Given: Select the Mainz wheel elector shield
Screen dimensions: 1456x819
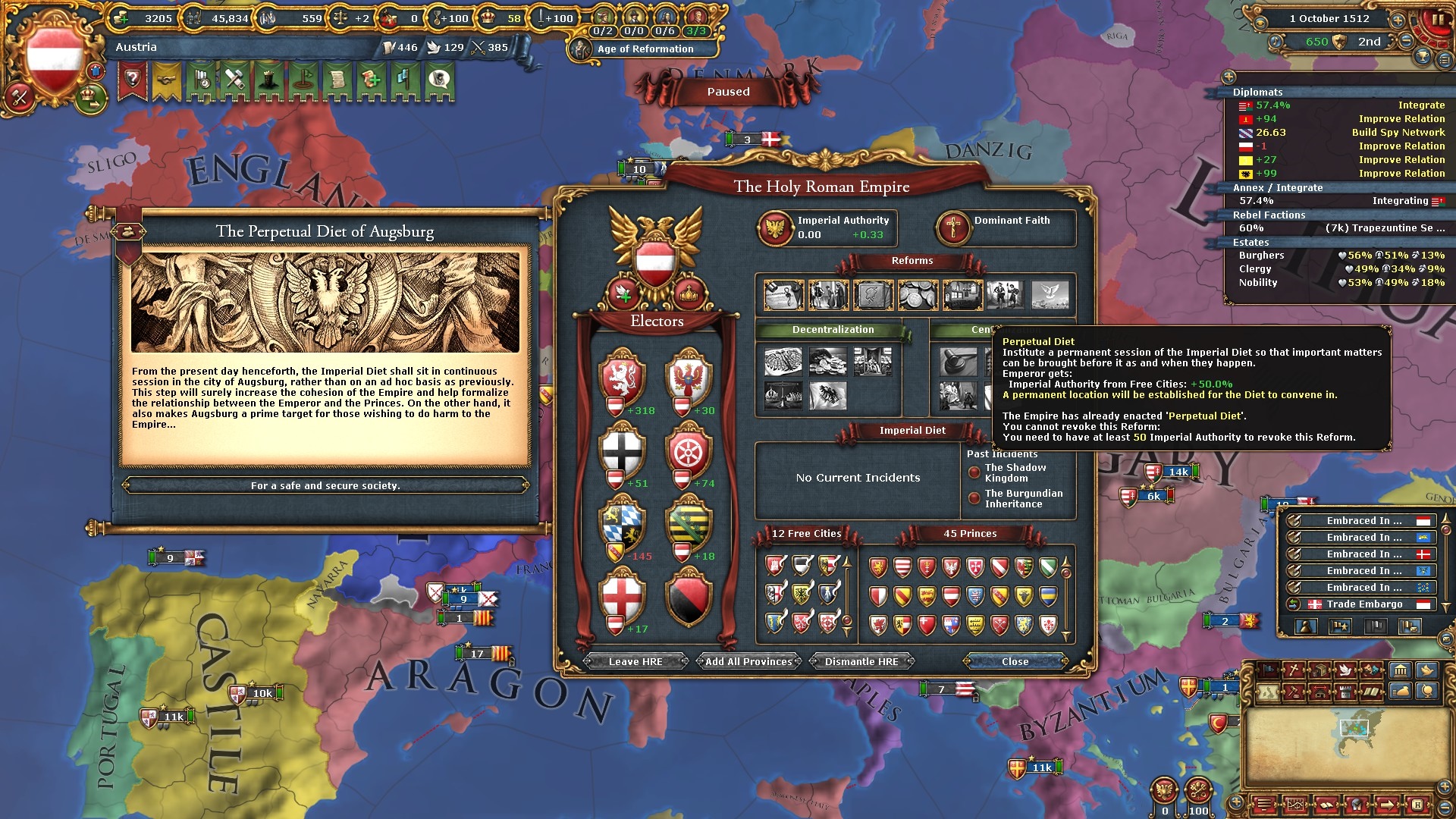Looking at the screenshot, I should coord(689,450).
